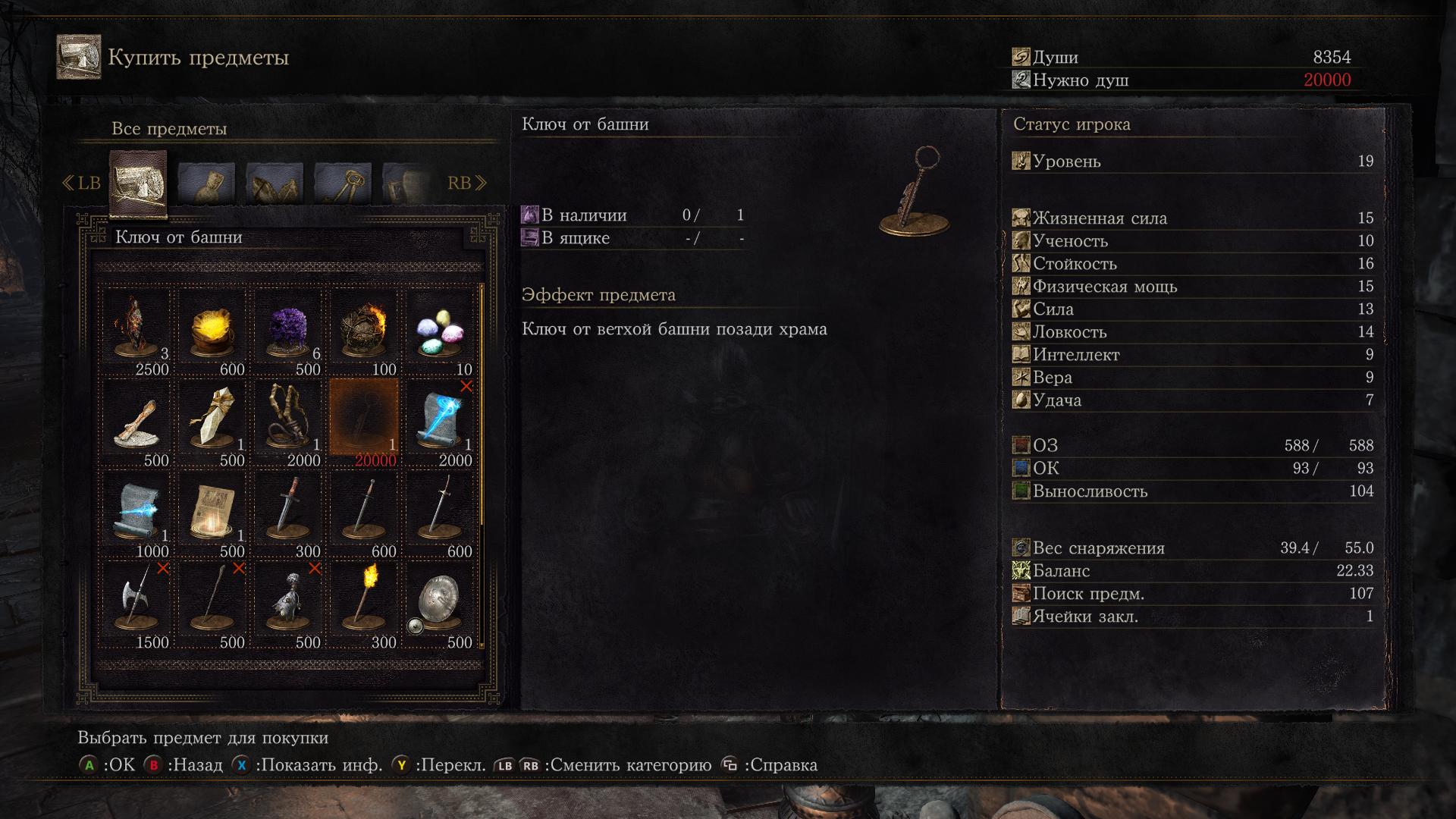
Task: Select the sorcery scroll priced 1000
Action: click(136, 513)
